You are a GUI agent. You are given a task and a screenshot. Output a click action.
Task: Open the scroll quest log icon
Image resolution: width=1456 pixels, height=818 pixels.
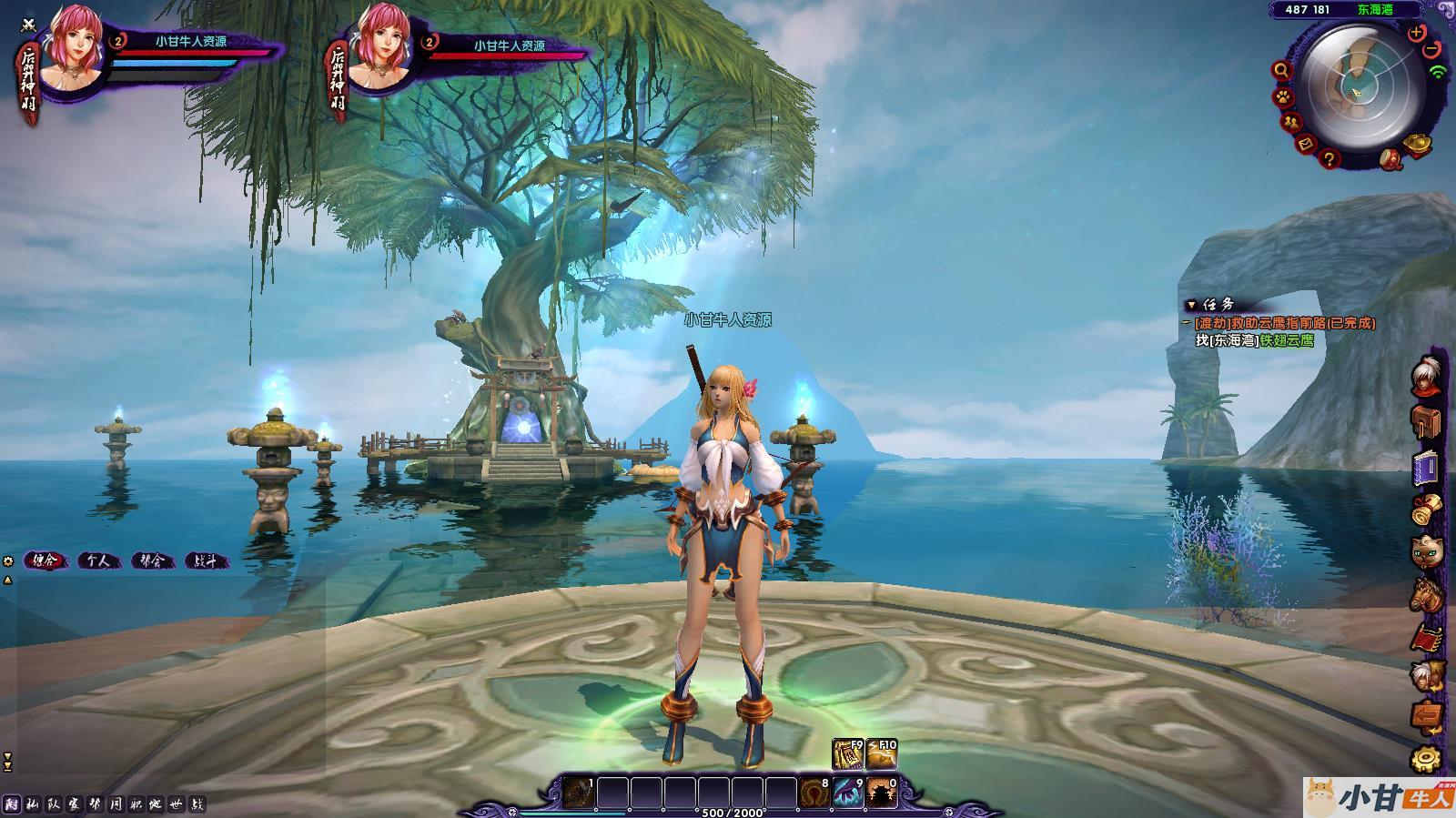pos(1426,510)
